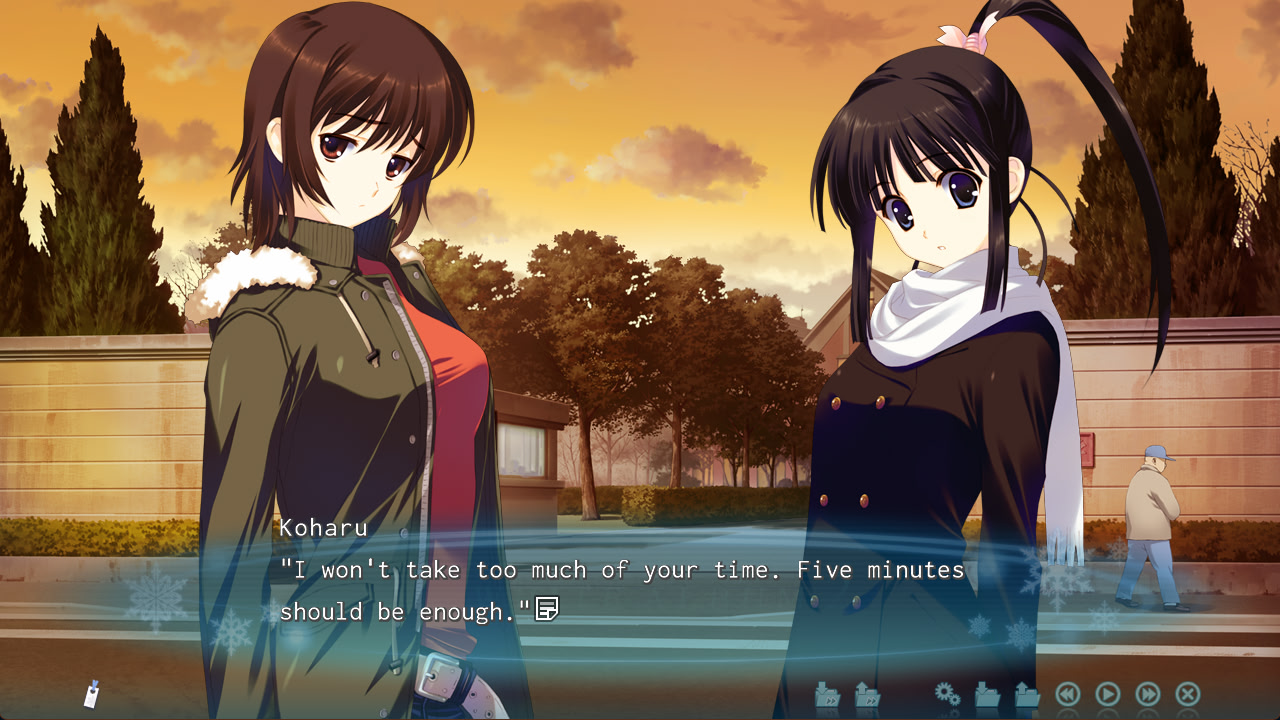The width and height of the screenshot is (1280, 720).
Task: Advance dialogue by clicking the text box
Action: point(640,590)
